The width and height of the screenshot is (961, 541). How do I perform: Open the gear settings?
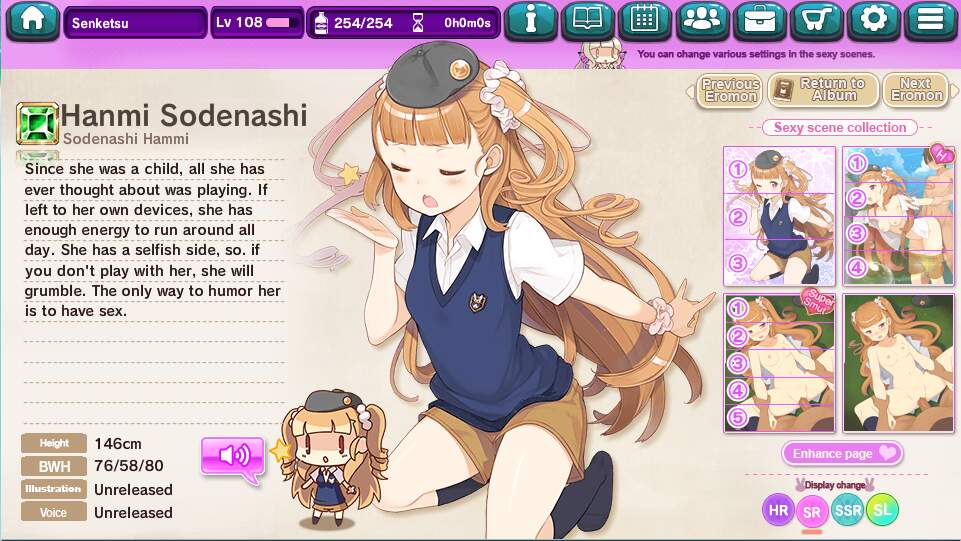[874, 20]
